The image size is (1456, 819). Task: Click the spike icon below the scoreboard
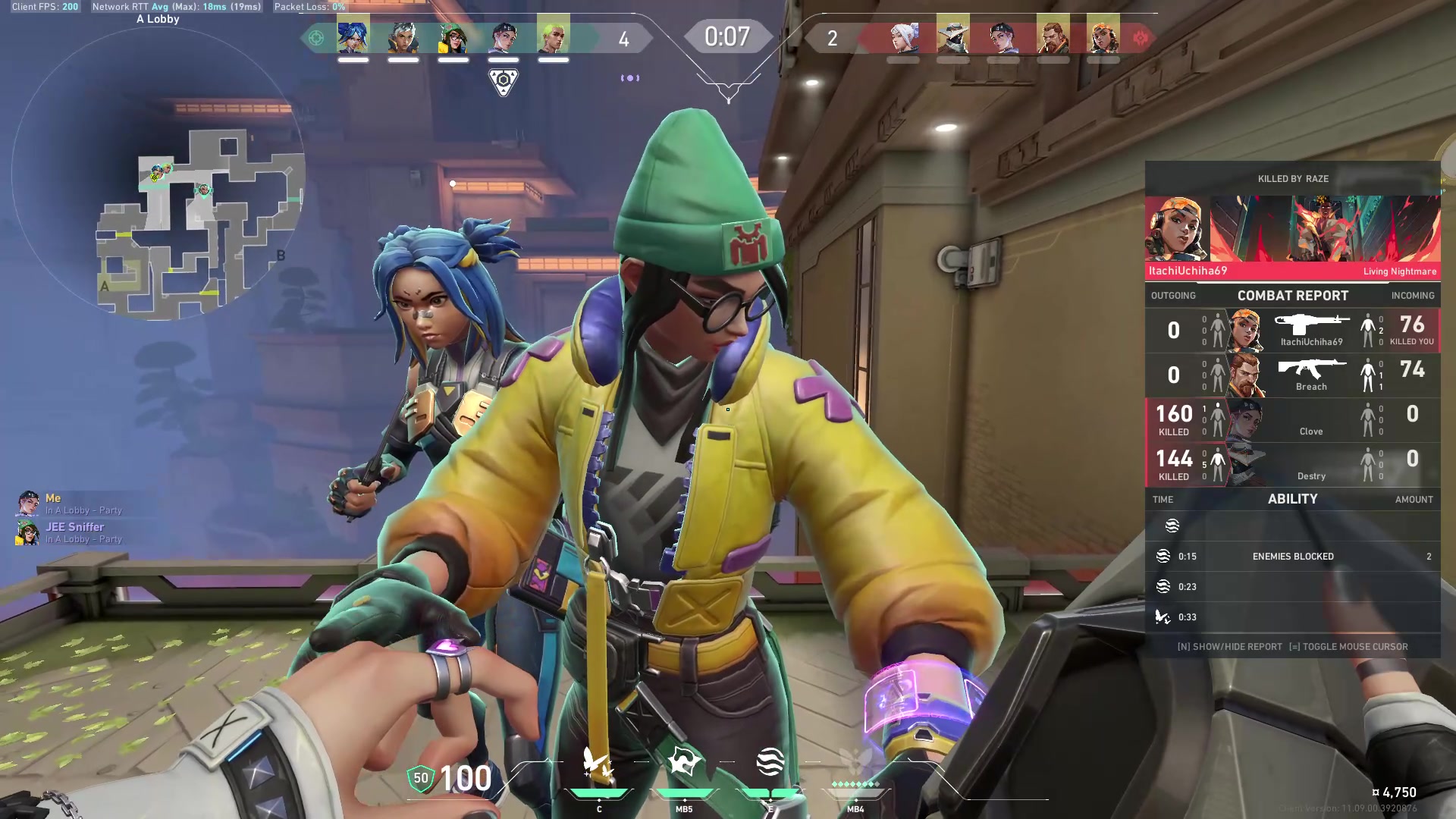(x=502, y=78)
